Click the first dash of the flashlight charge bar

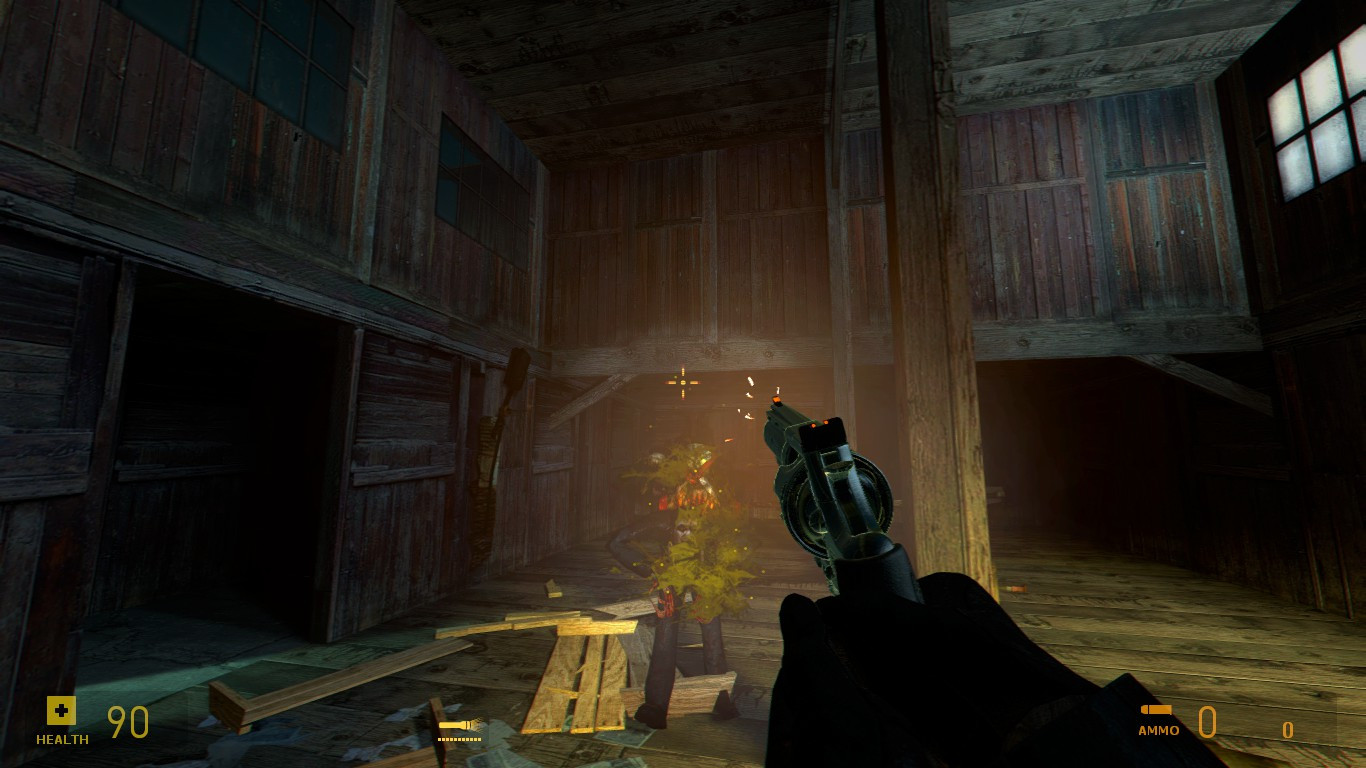[x=440, y=738]
